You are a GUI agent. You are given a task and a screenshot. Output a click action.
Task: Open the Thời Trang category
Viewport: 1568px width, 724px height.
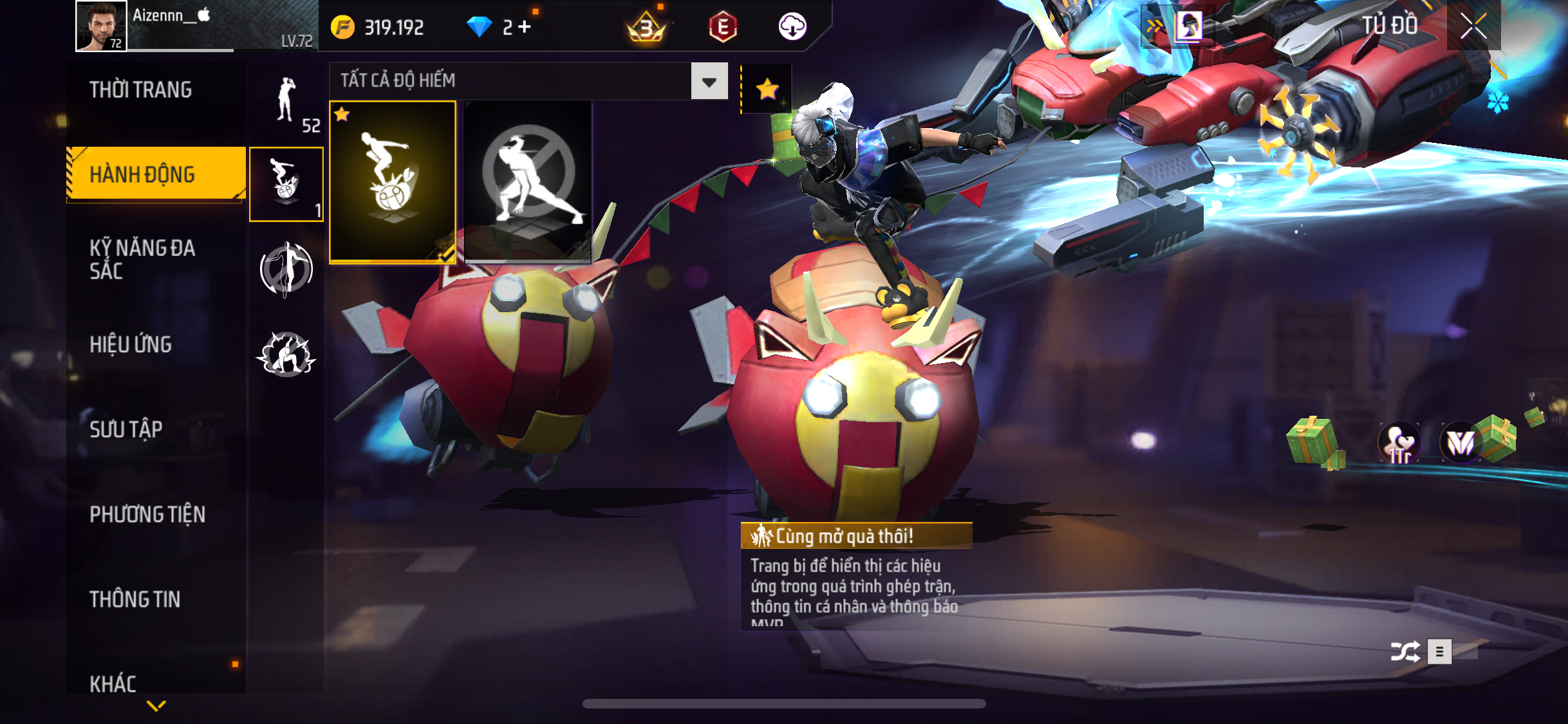[x=140, y=89]
